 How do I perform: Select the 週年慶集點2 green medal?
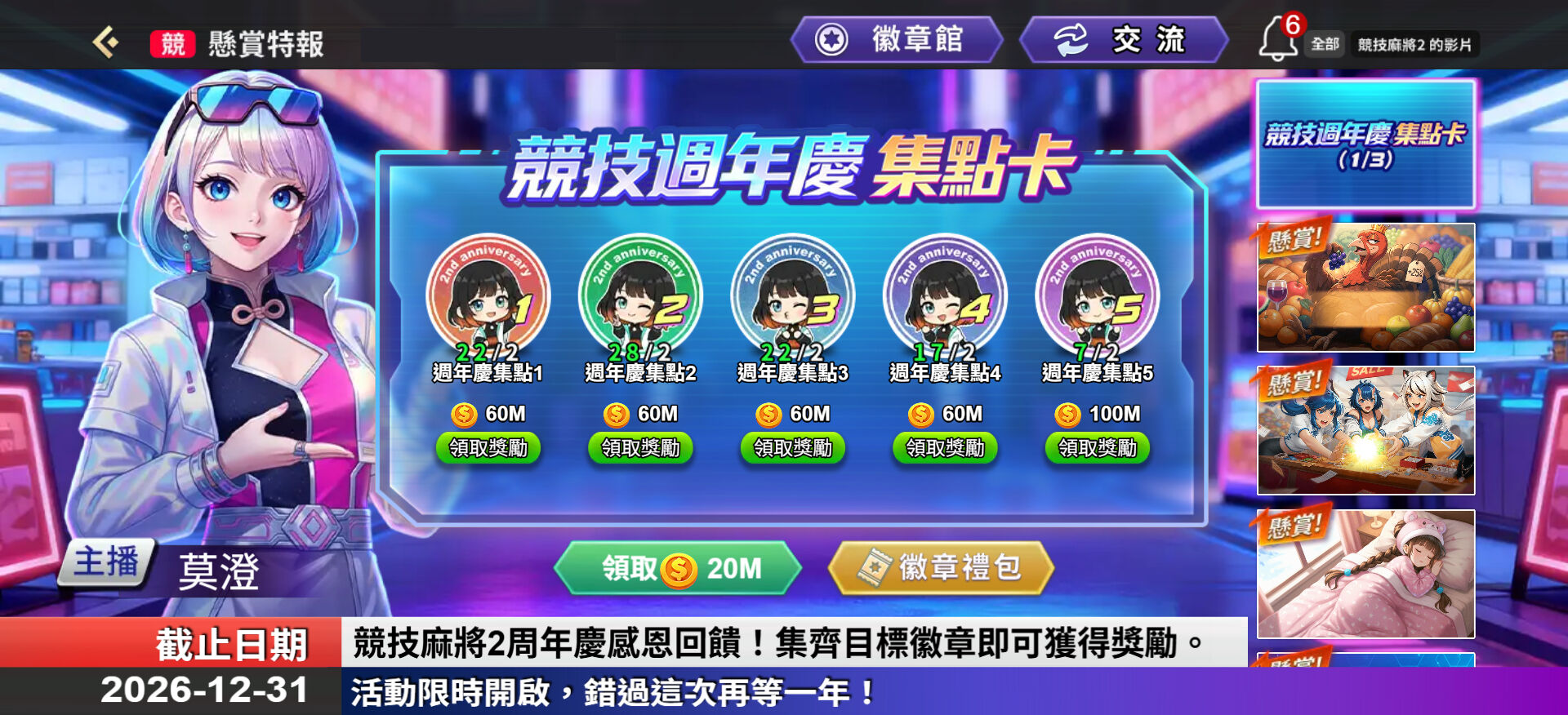639,296
